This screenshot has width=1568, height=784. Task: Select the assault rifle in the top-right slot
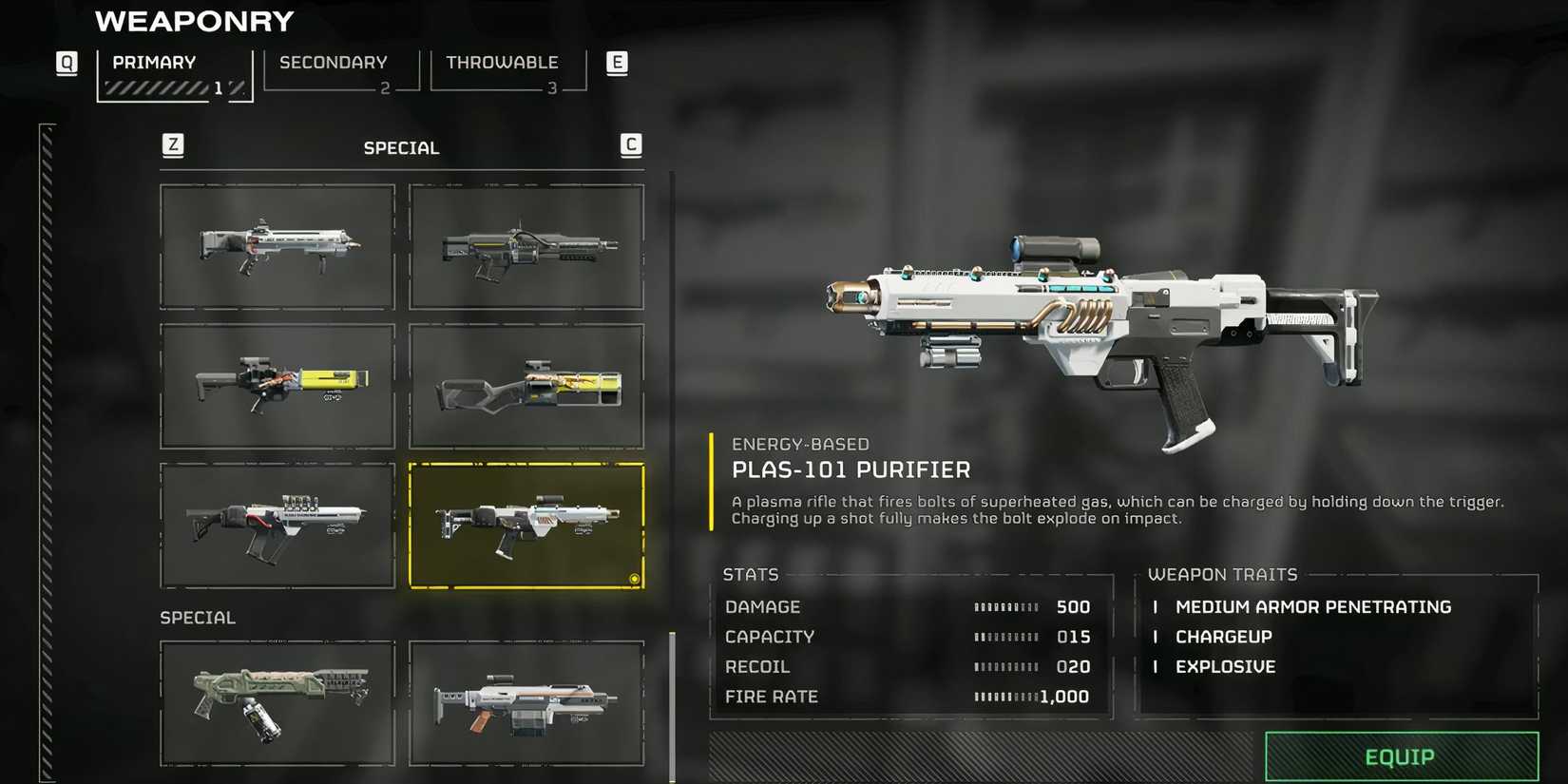[x=526, y=248]
